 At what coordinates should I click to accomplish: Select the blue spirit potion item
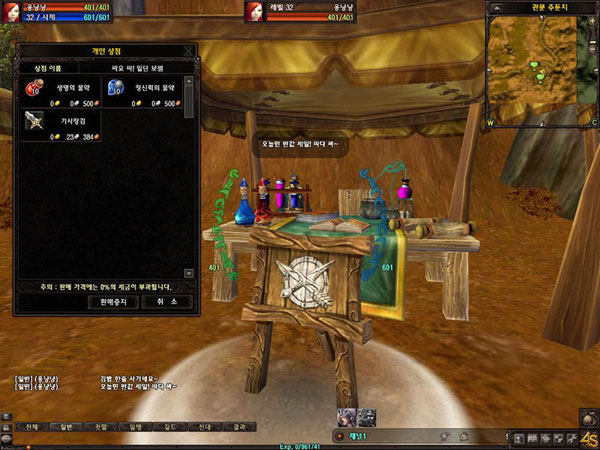(x=115, y=89)
